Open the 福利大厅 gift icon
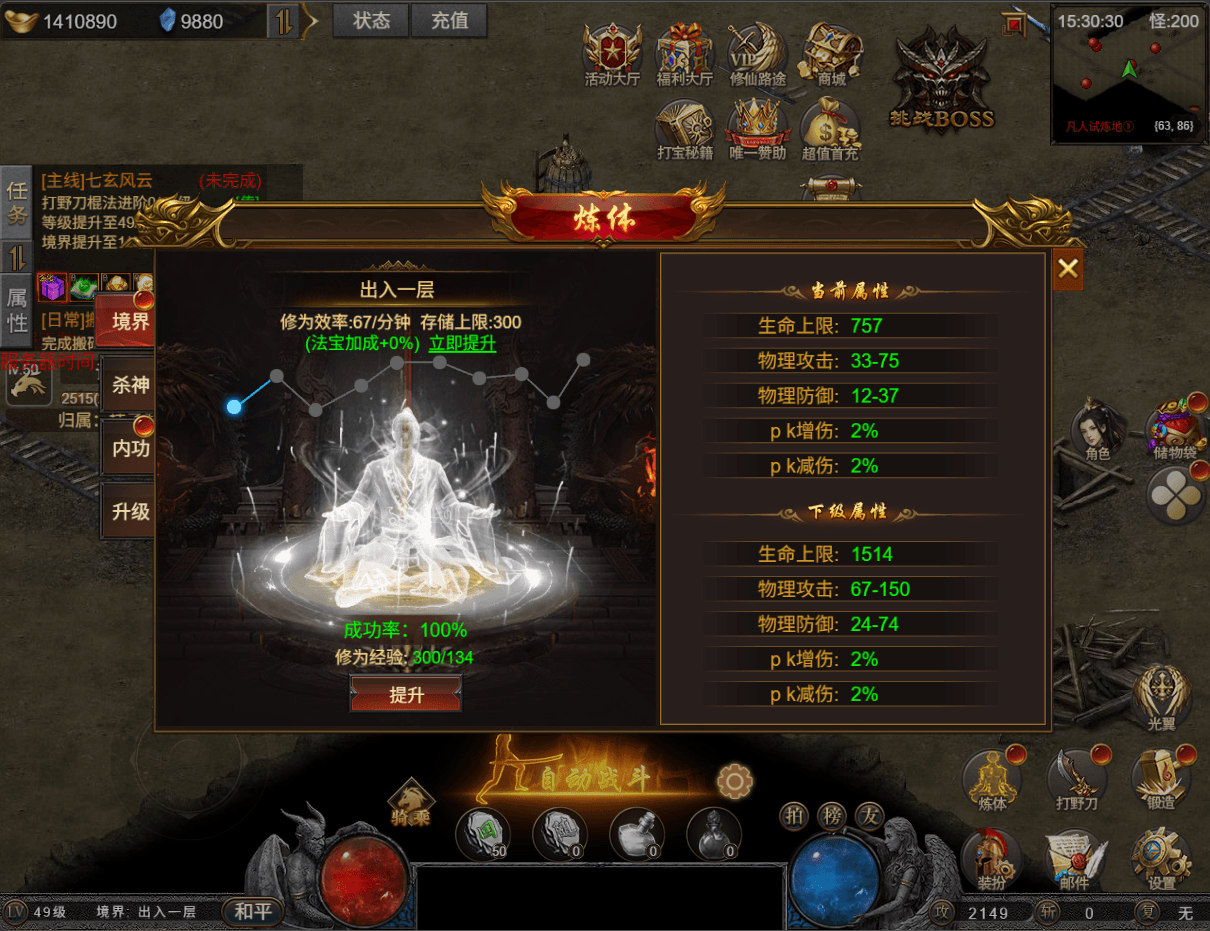The width and height of the screenshot is (1210, 931). point(685,53)
